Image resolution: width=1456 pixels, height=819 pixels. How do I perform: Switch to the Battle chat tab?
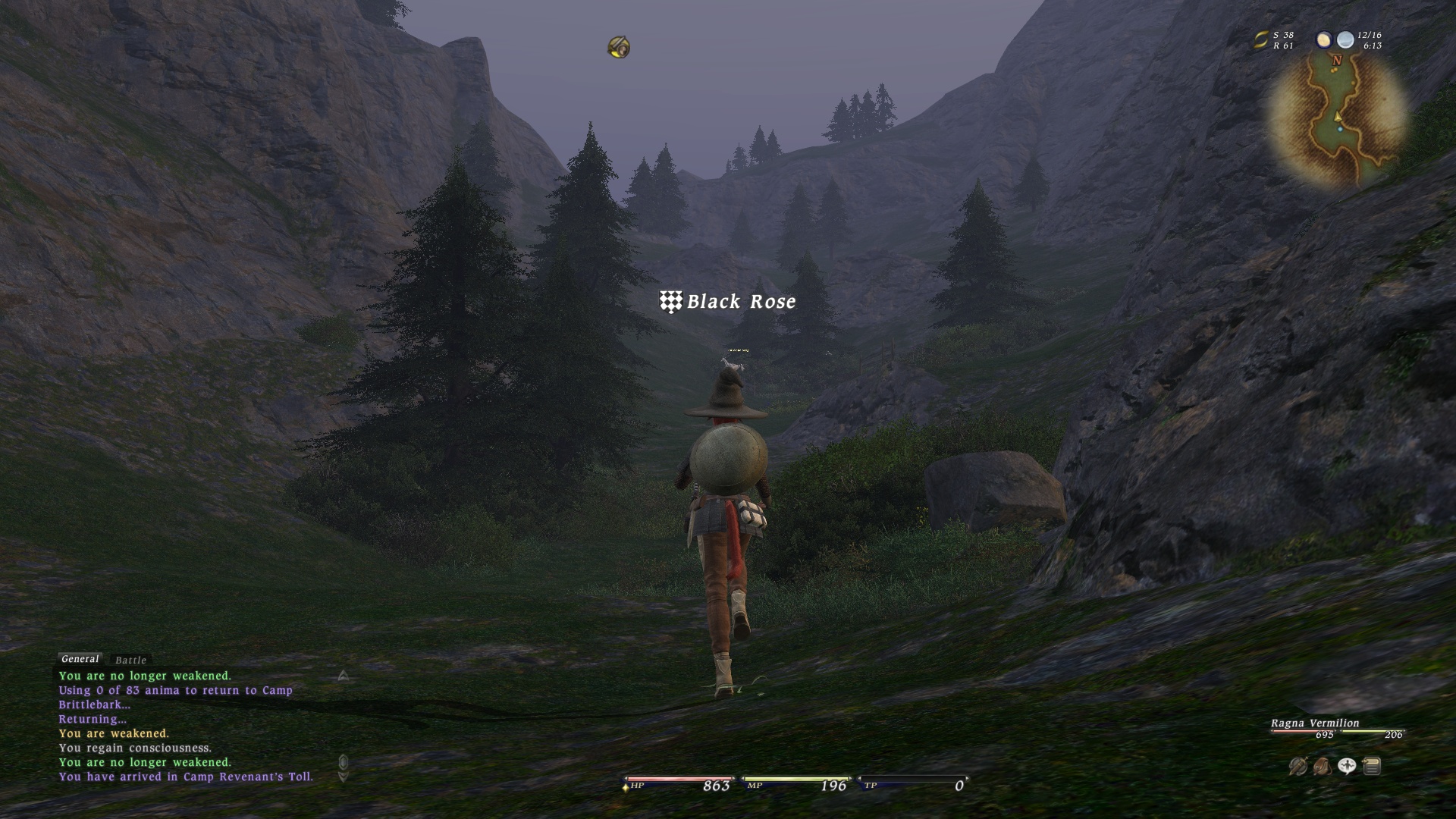(x=130, y=661)
